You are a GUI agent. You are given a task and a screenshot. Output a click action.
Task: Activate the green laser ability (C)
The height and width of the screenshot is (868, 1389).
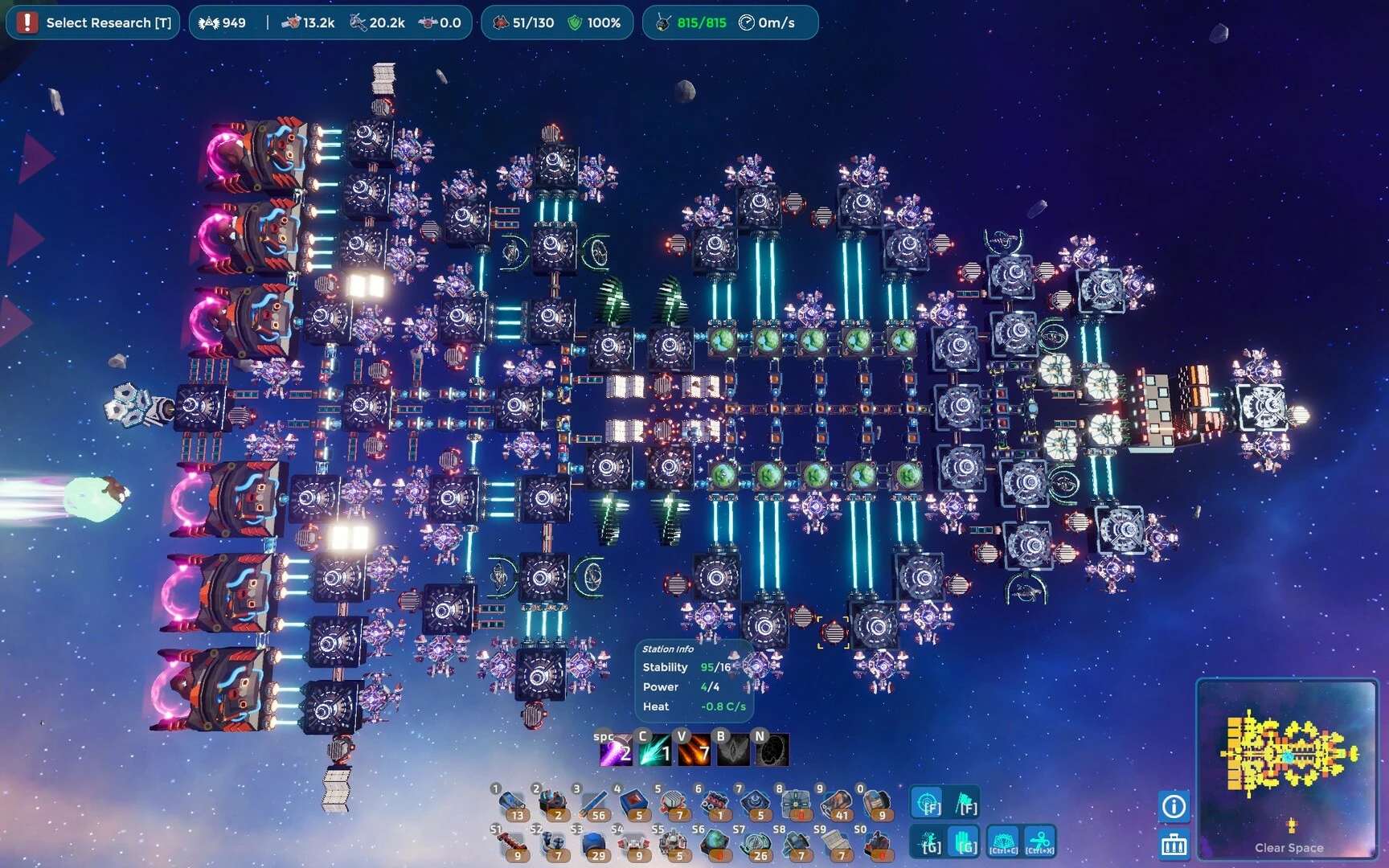point(654,749)
